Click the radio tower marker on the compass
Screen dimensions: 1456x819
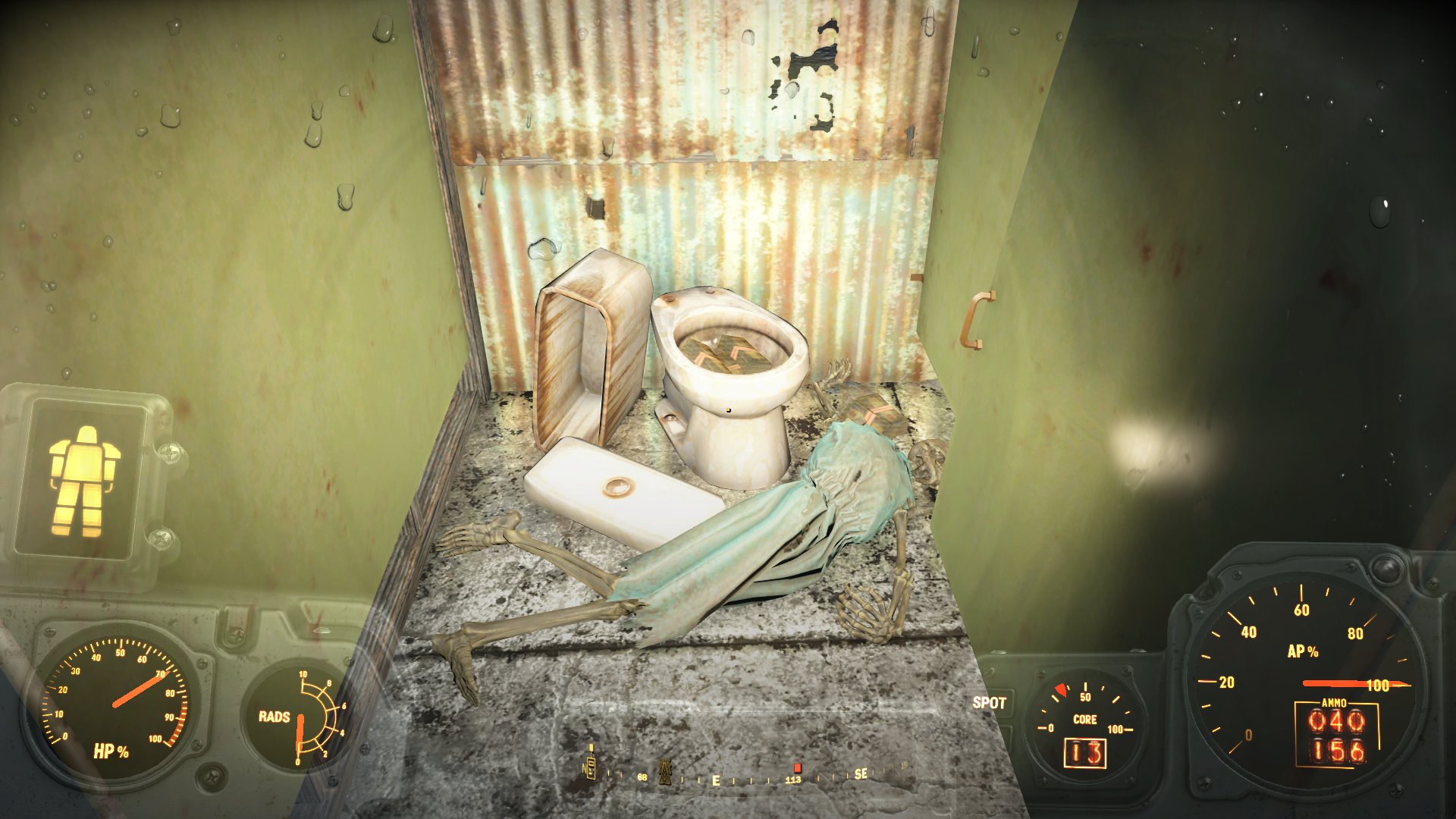666,771
